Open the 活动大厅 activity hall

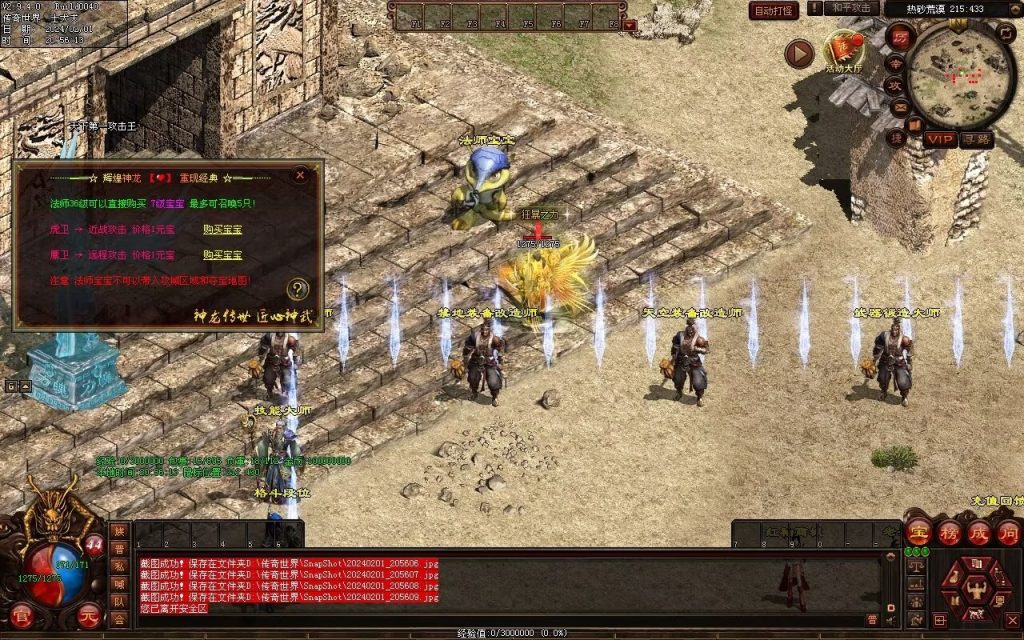(844, 50)
